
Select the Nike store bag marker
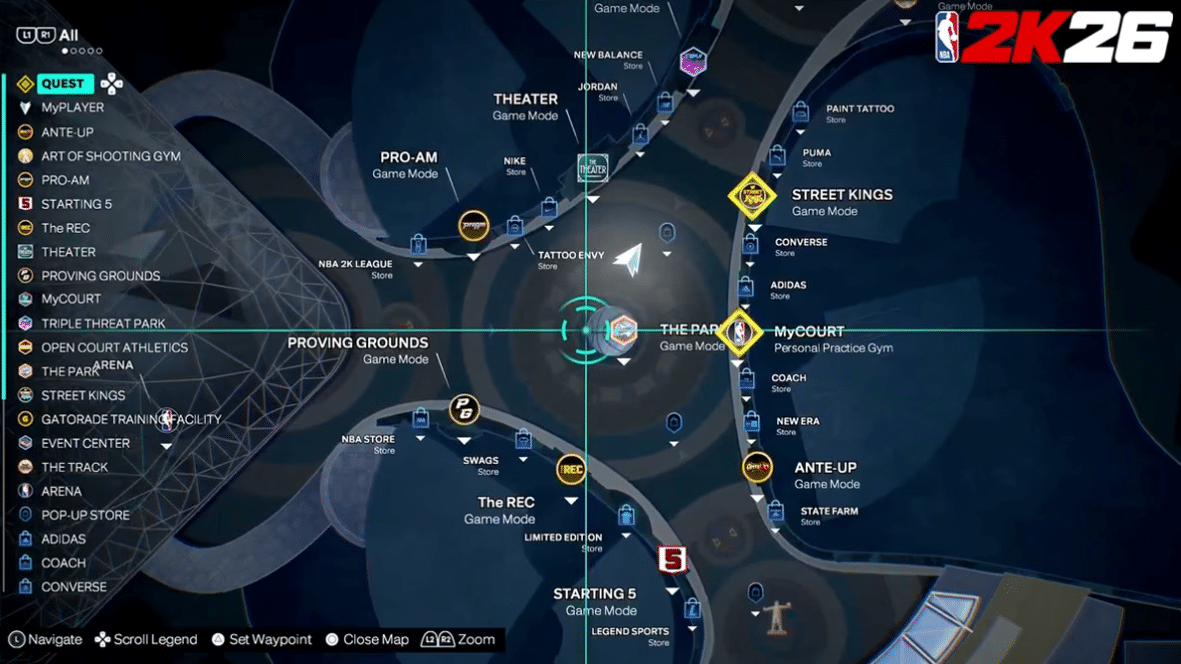(549, 207)
